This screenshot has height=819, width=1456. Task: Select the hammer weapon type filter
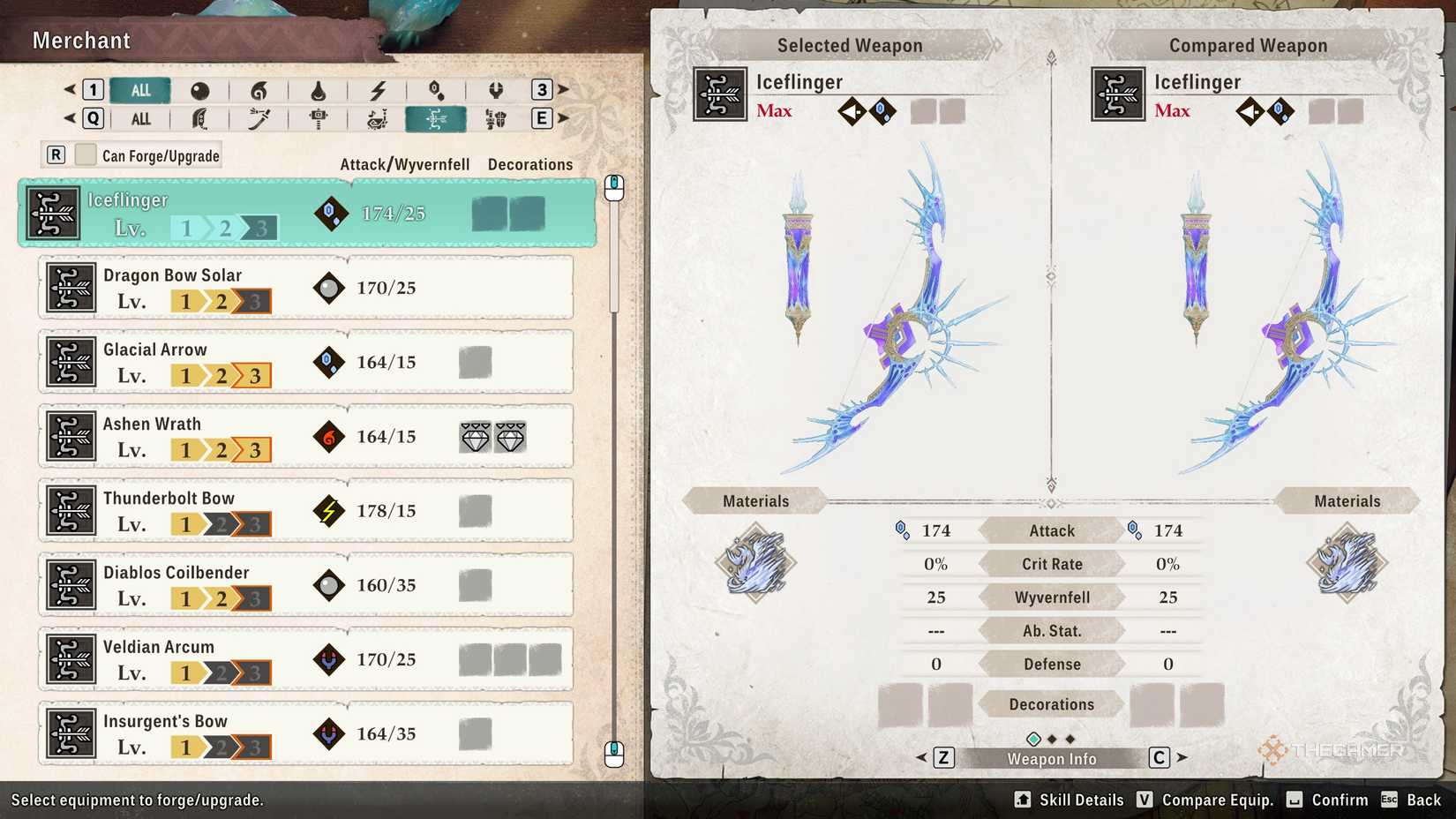click(319, 118)
